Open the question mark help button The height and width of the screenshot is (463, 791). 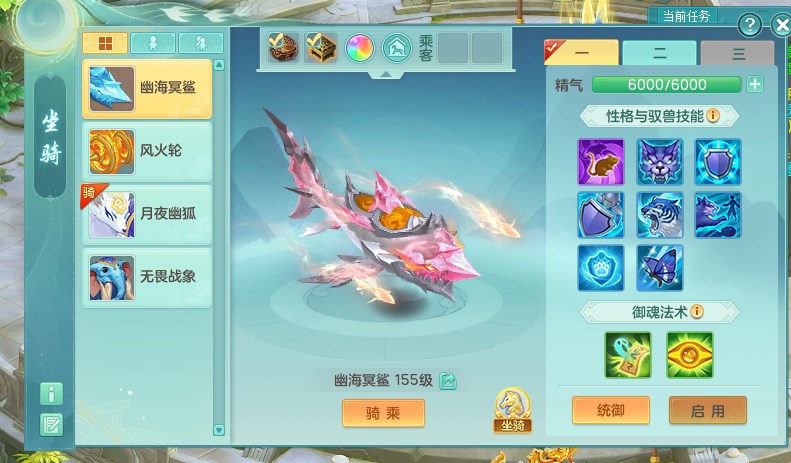point(750,26)
